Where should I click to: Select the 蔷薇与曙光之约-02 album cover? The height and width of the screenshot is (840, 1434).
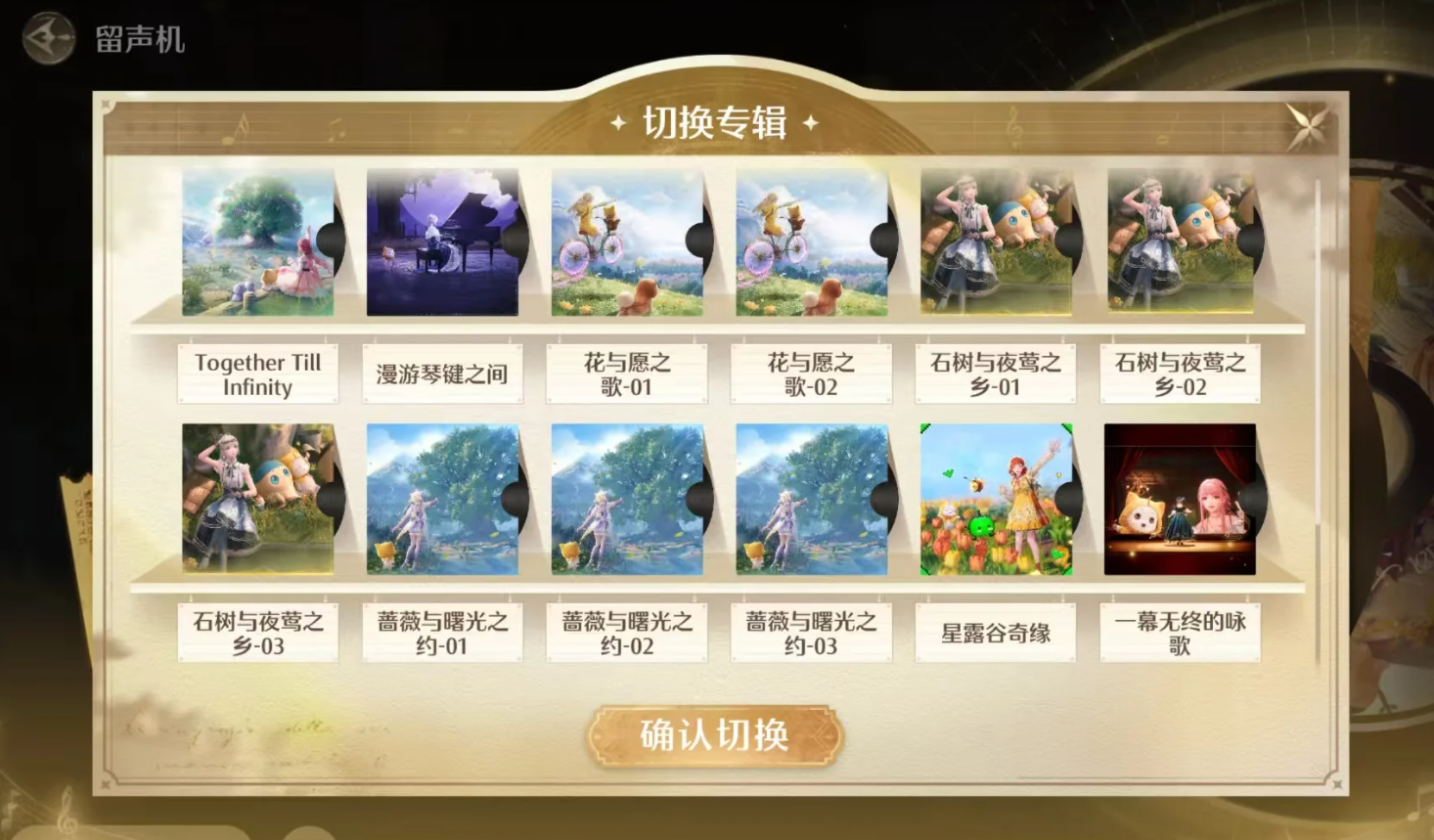point(626,501)
